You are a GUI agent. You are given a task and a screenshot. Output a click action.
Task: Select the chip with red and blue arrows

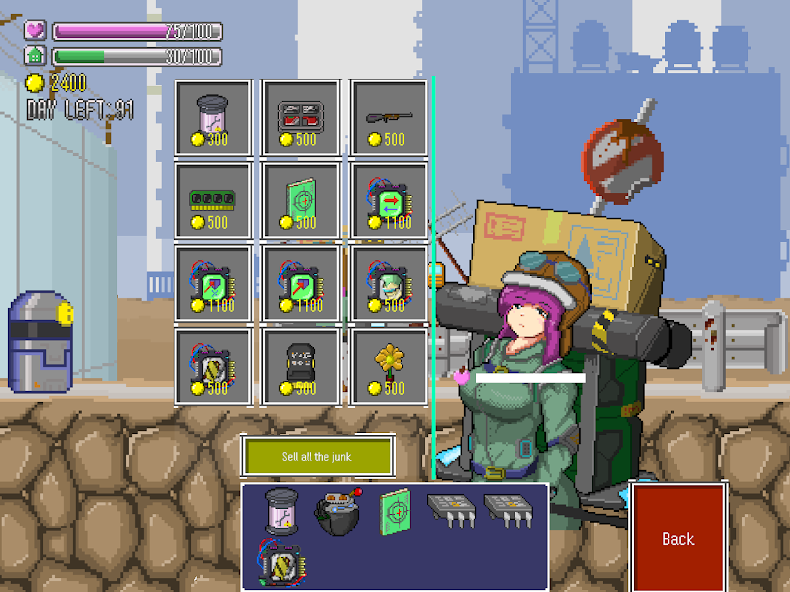tap(389, 201)
